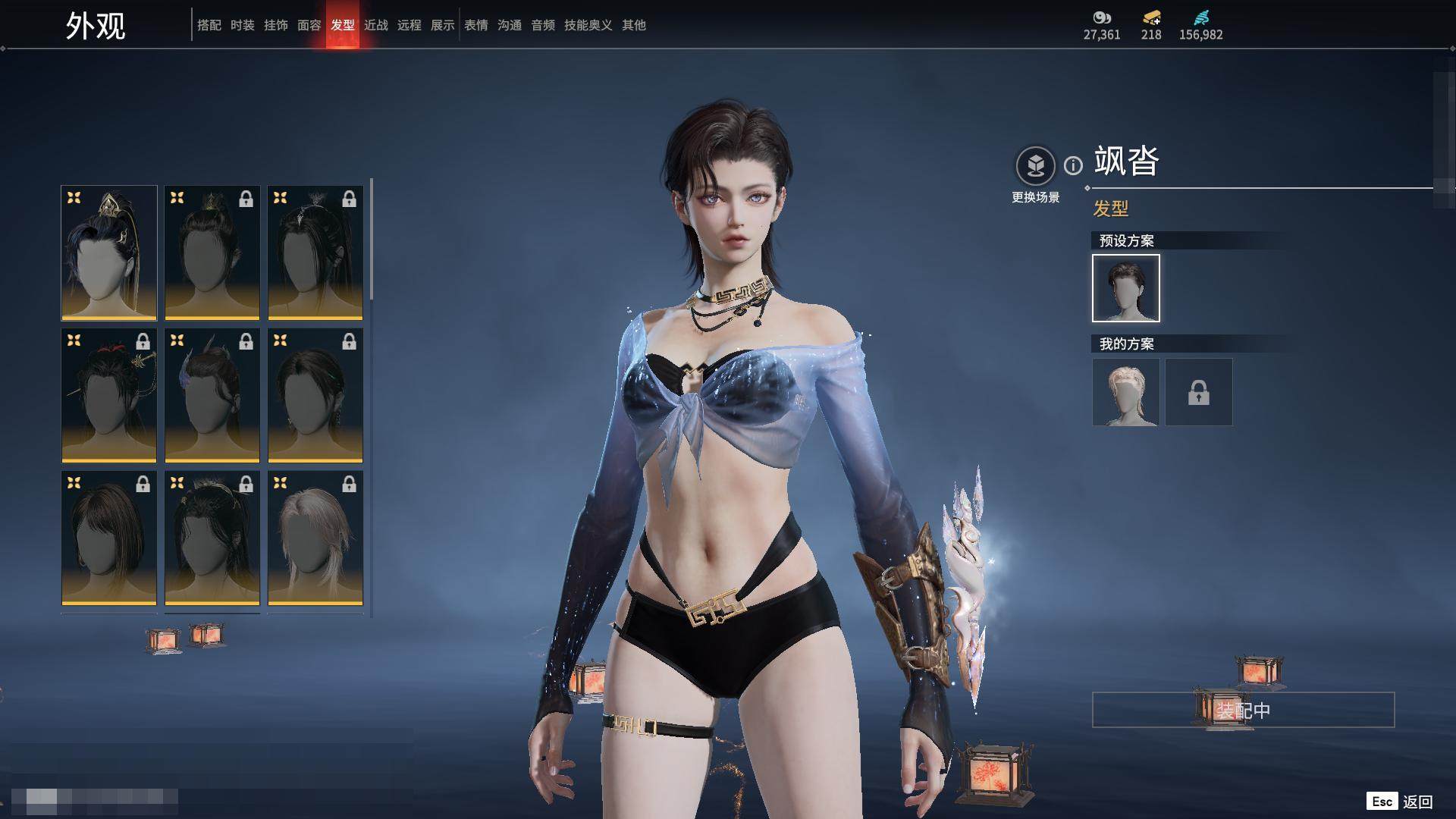
Task: Choose the blonde hairstyle under 我的方案
Action: pyautogui.click(x=1125, y=392)
